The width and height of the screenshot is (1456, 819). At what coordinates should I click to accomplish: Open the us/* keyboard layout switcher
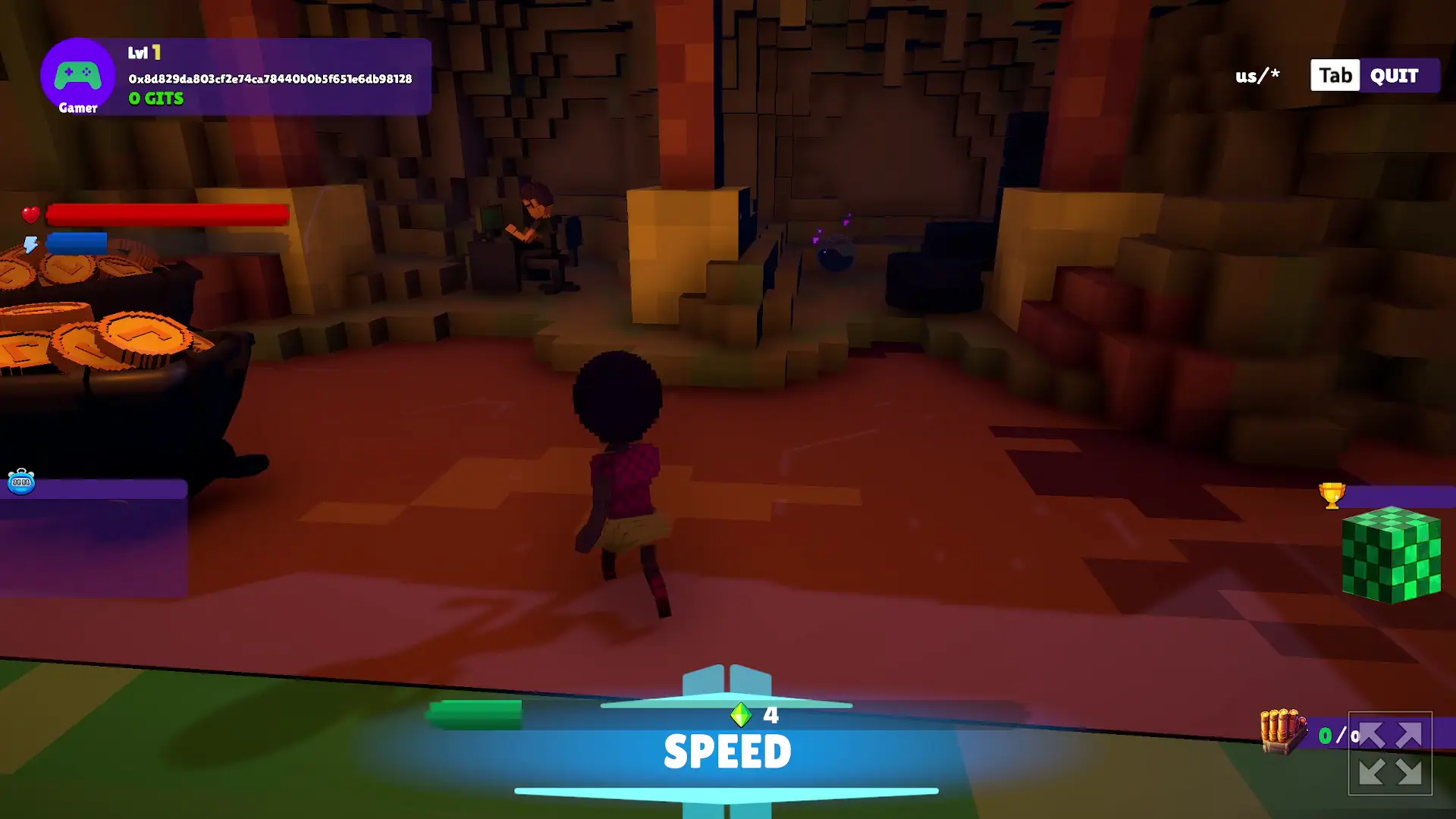pos(1256,75)
